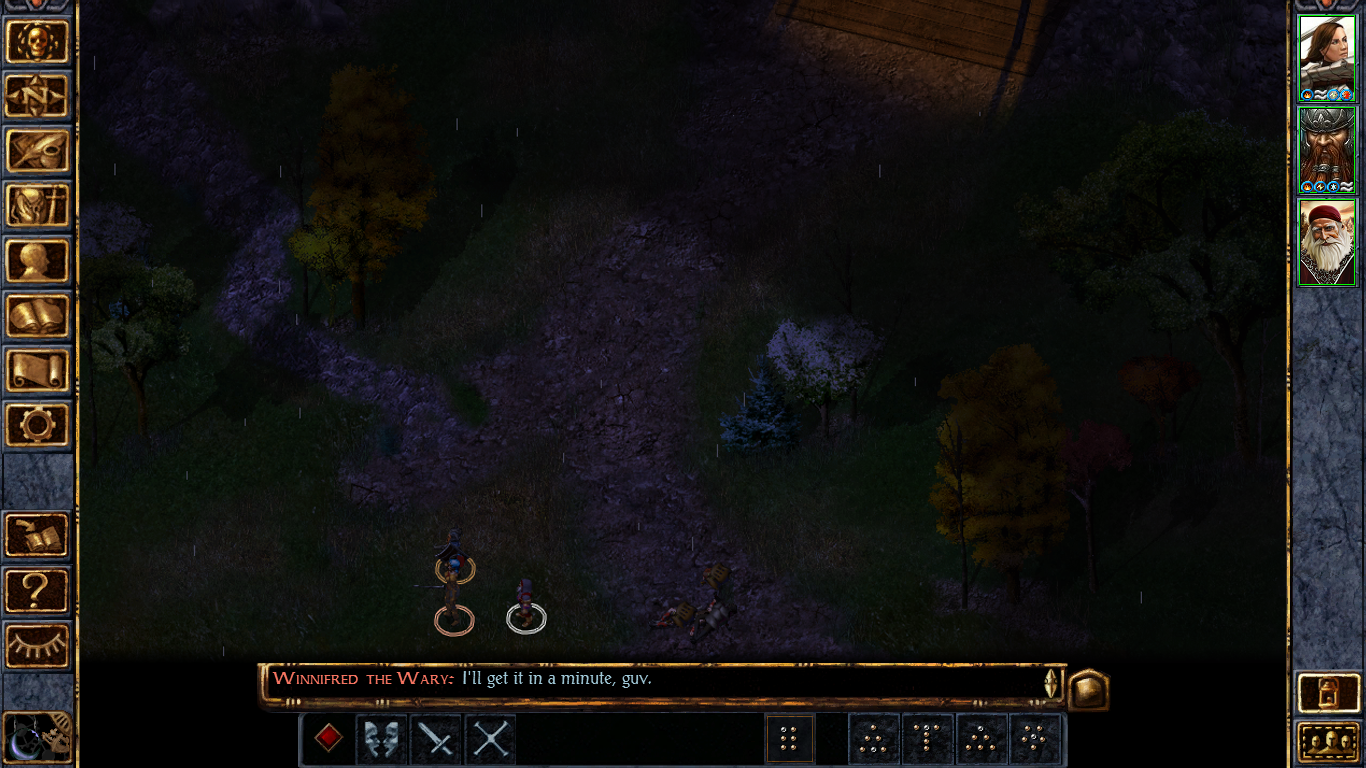Viewport: 1366px width, 768px height.
Task: Open the options menu (gear icon)
Action: point(38,426)
